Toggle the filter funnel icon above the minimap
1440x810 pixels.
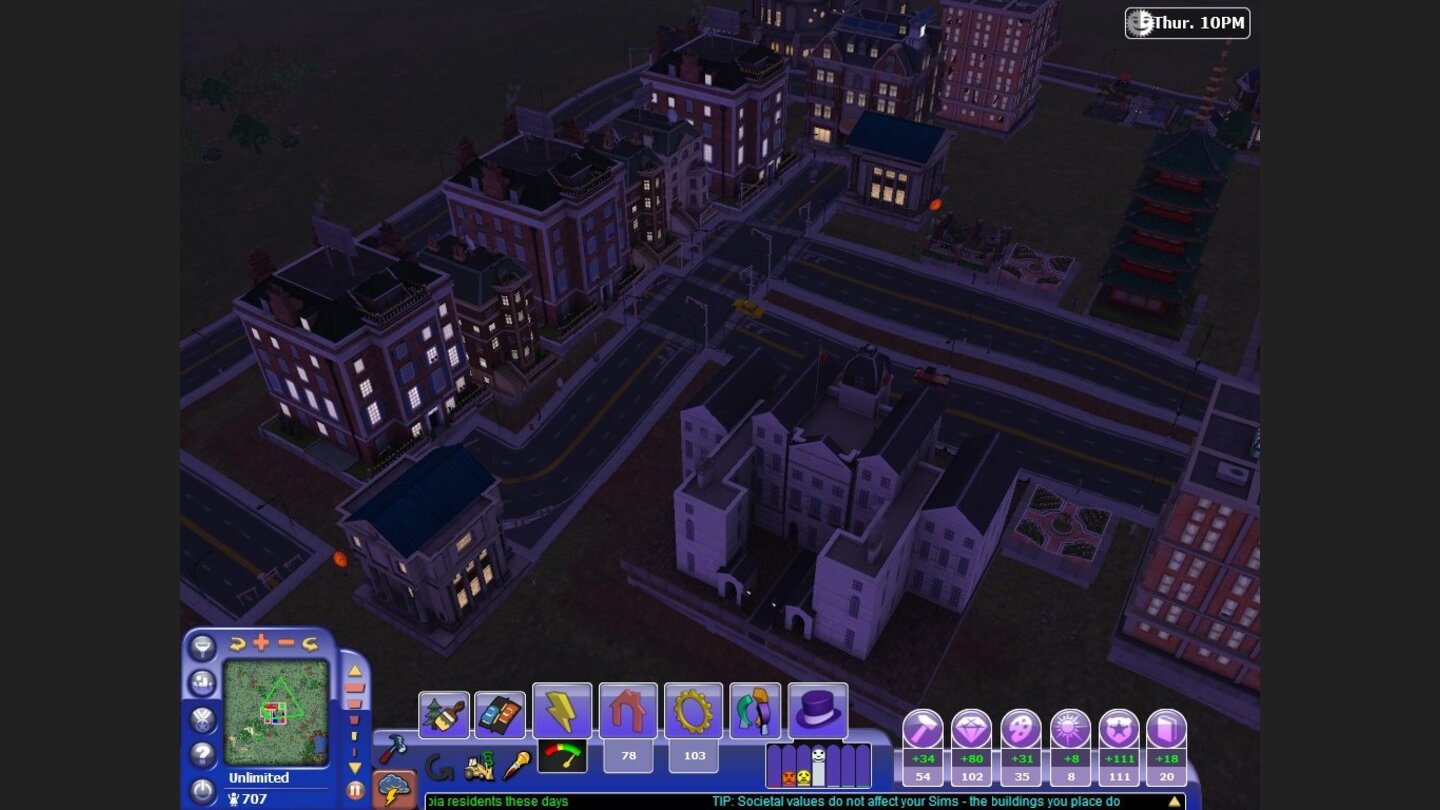click(x=202, y=650)
